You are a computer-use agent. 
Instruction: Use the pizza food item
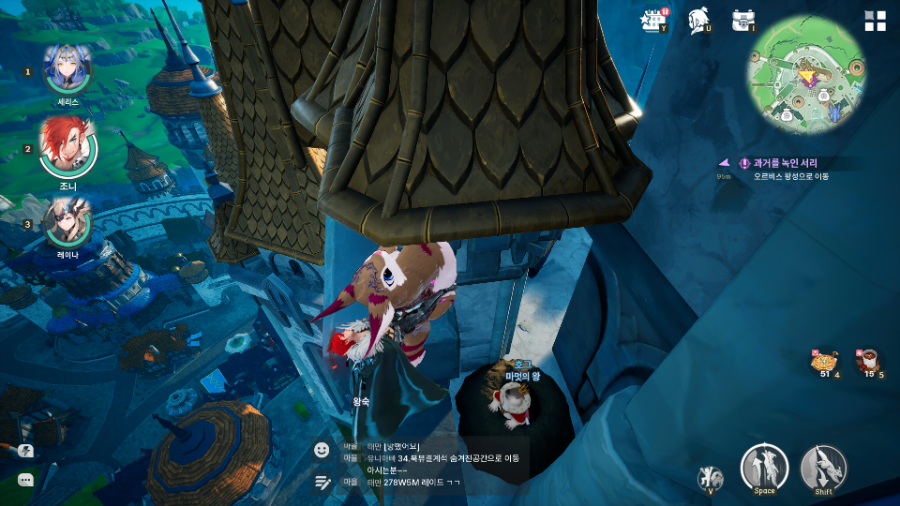pos(825,361)
